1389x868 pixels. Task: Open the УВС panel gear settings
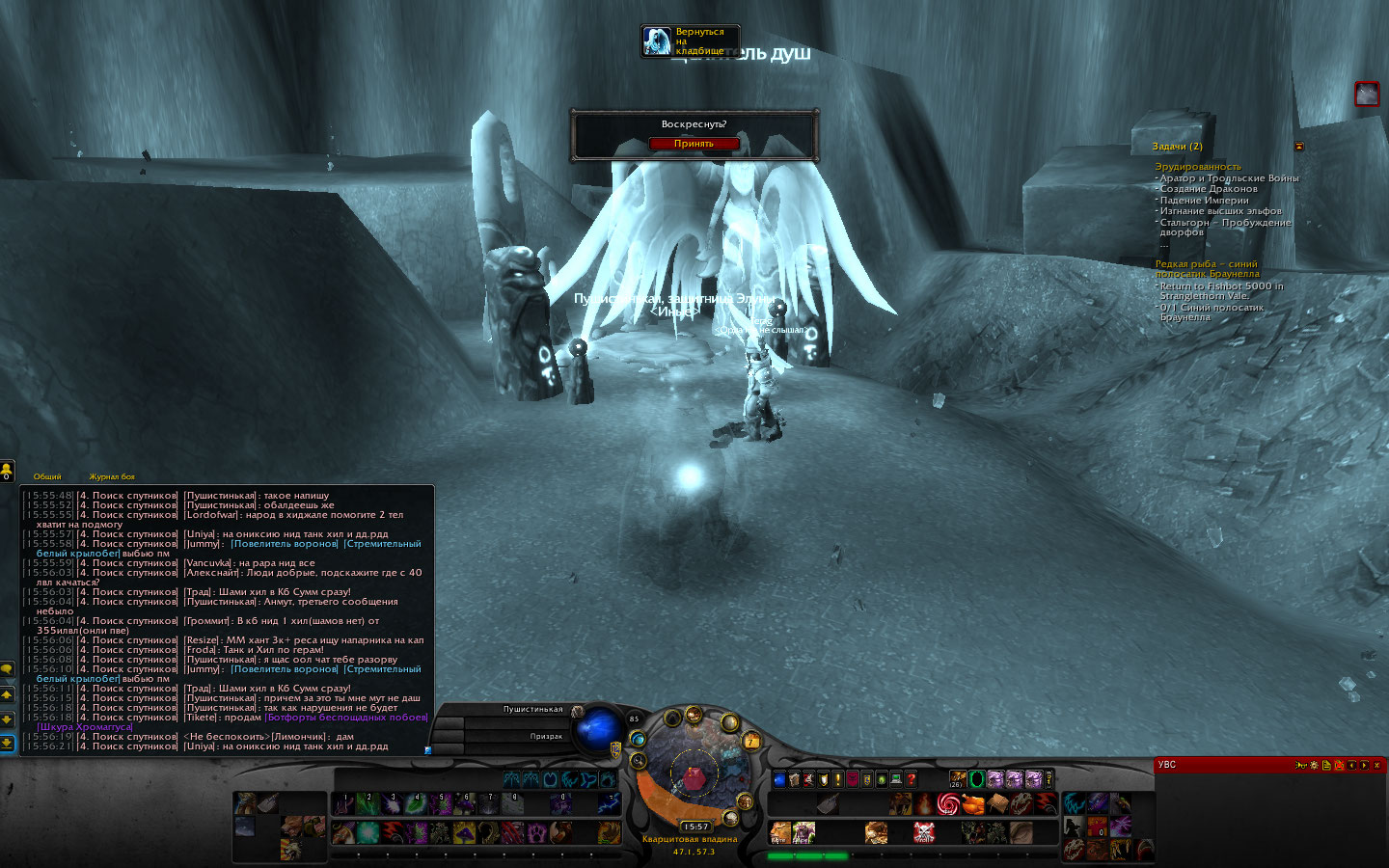click(1314, 765)
